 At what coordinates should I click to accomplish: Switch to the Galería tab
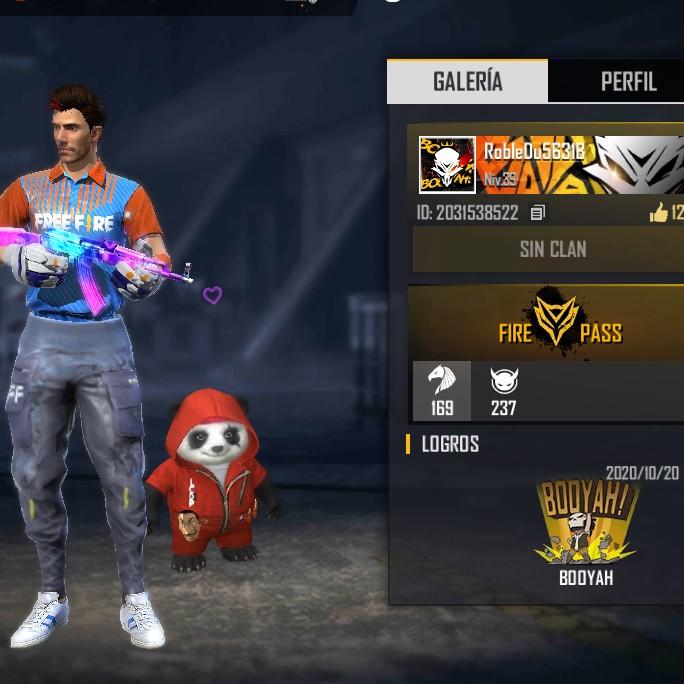point(467,81)
